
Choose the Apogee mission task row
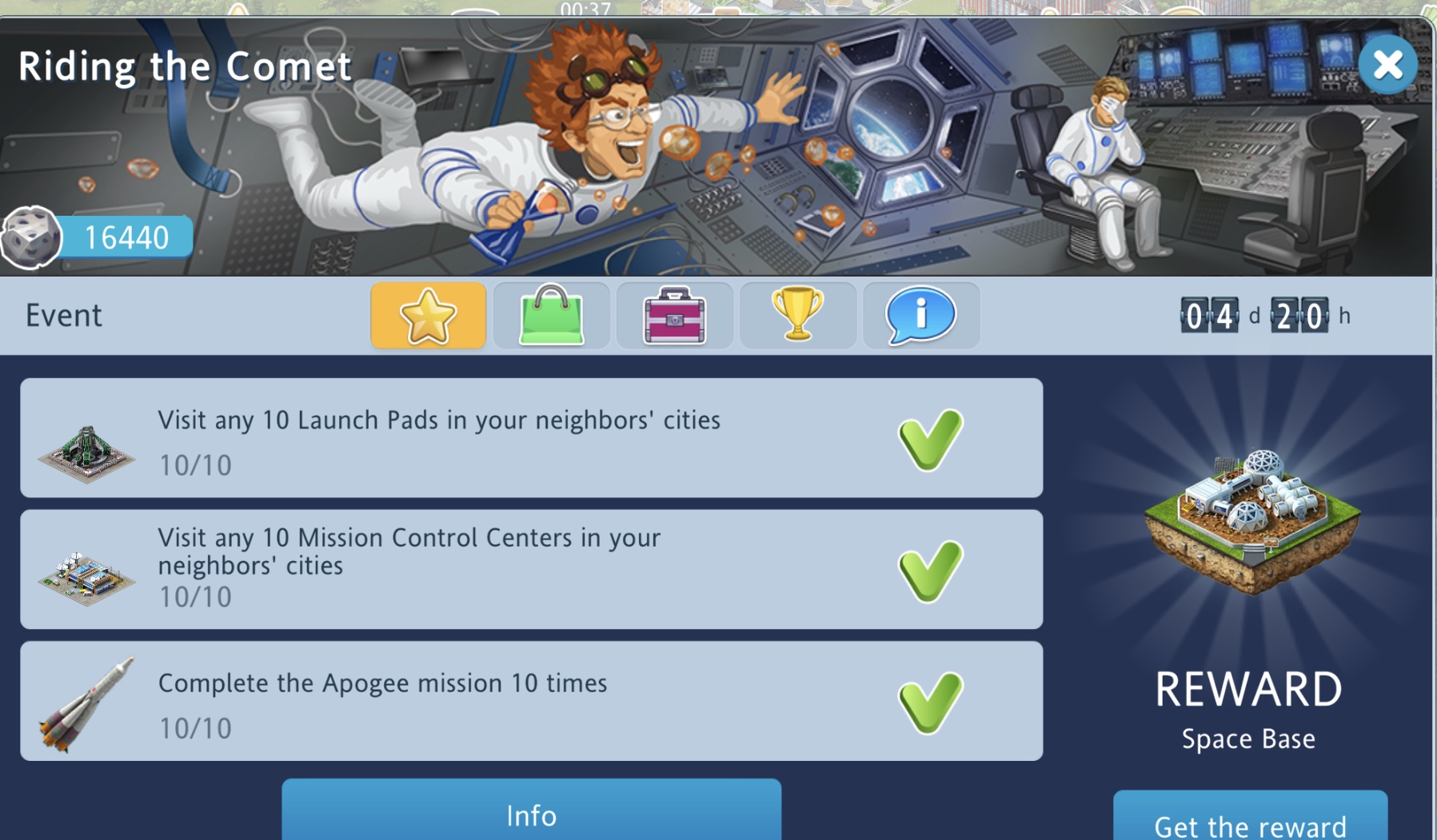pyautogui.click(x=531, y=701)
